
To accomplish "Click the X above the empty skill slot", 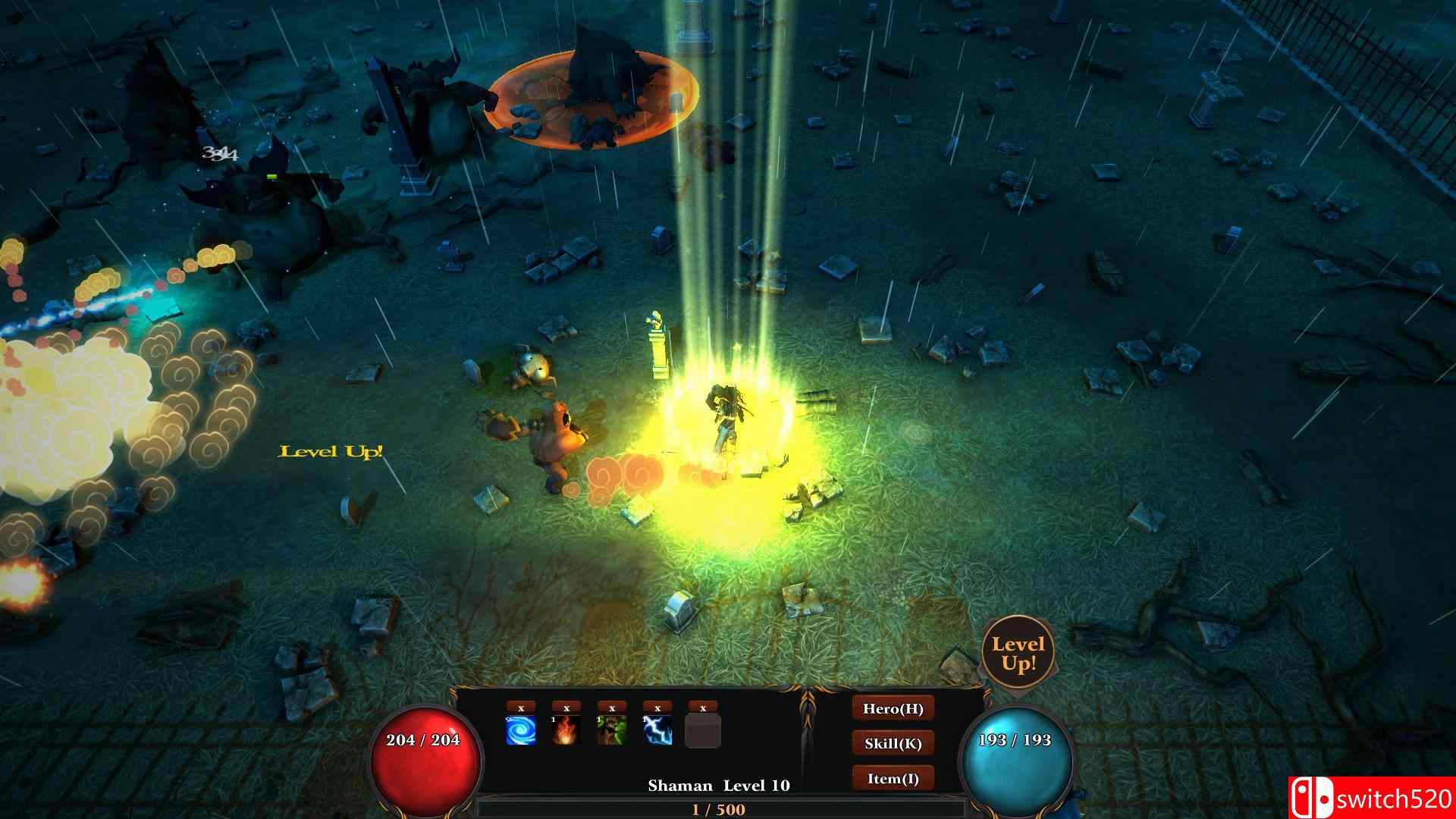I will pyautogui.click(x=702, y=708).
